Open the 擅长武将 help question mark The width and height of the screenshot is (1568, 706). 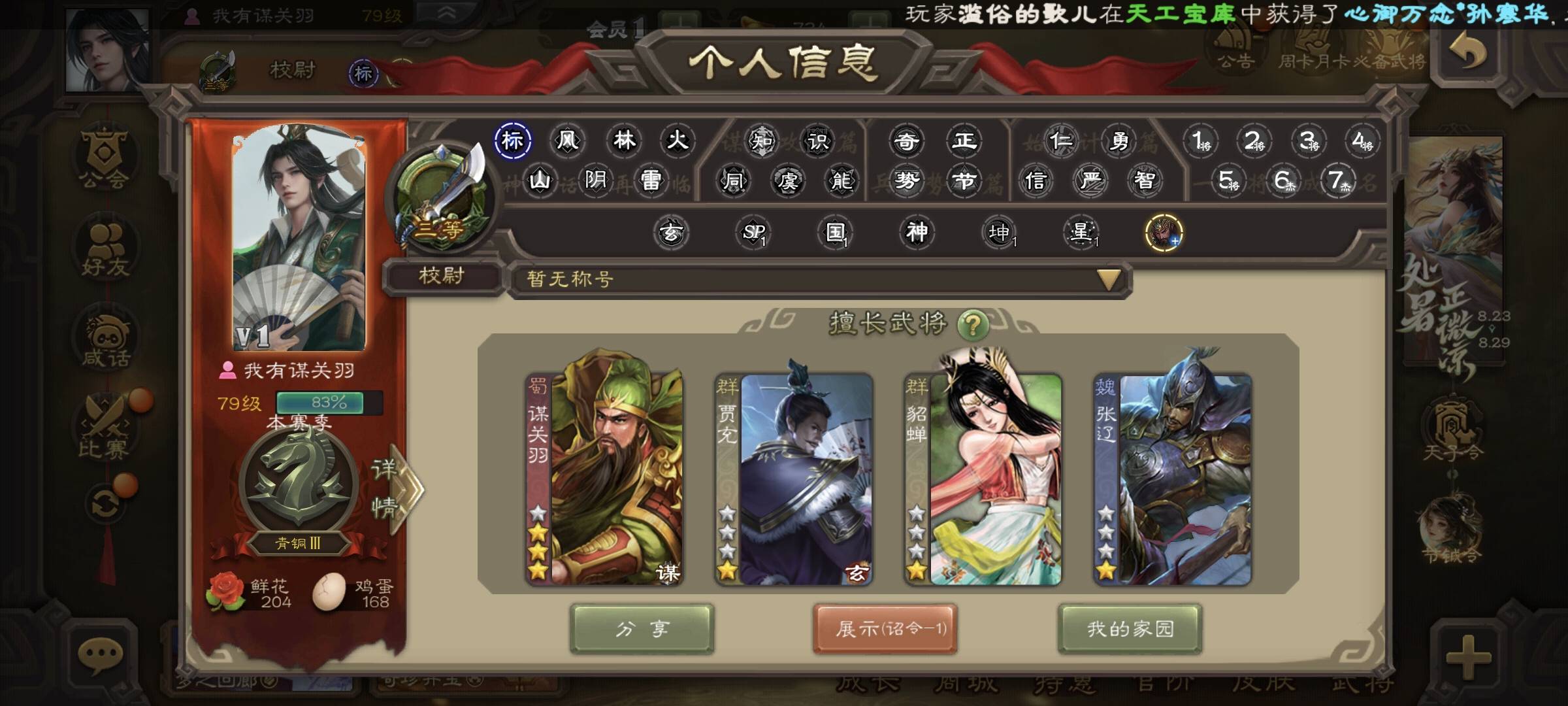[972, 324]
